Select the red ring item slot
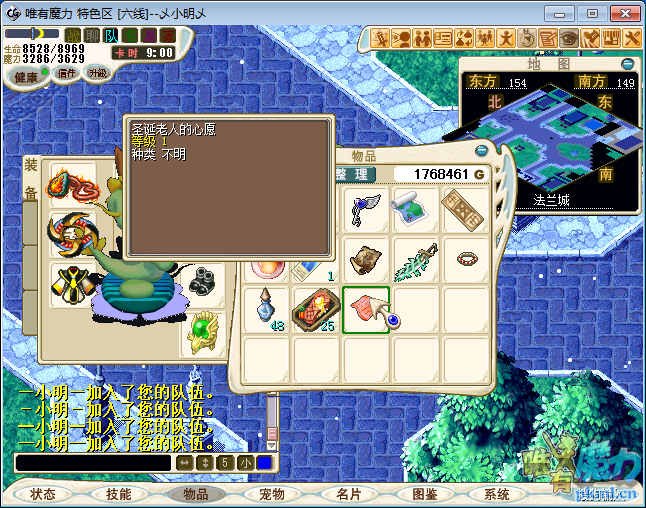Screen dimensions: 646x508 pos(466,260)
